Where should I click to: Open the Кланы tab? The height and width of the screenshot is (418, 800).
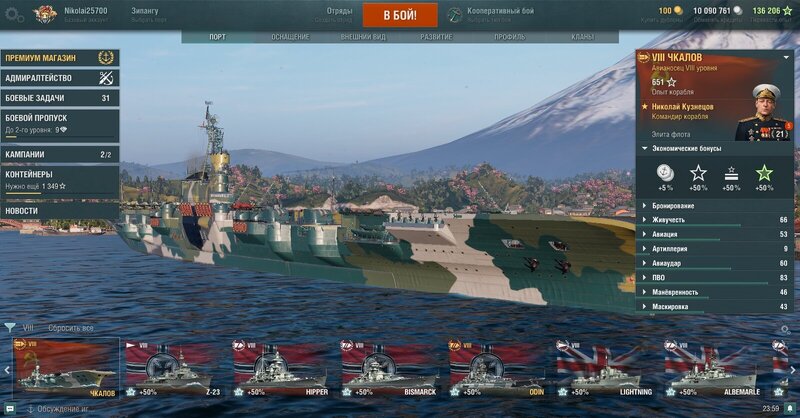pos(582,37)
